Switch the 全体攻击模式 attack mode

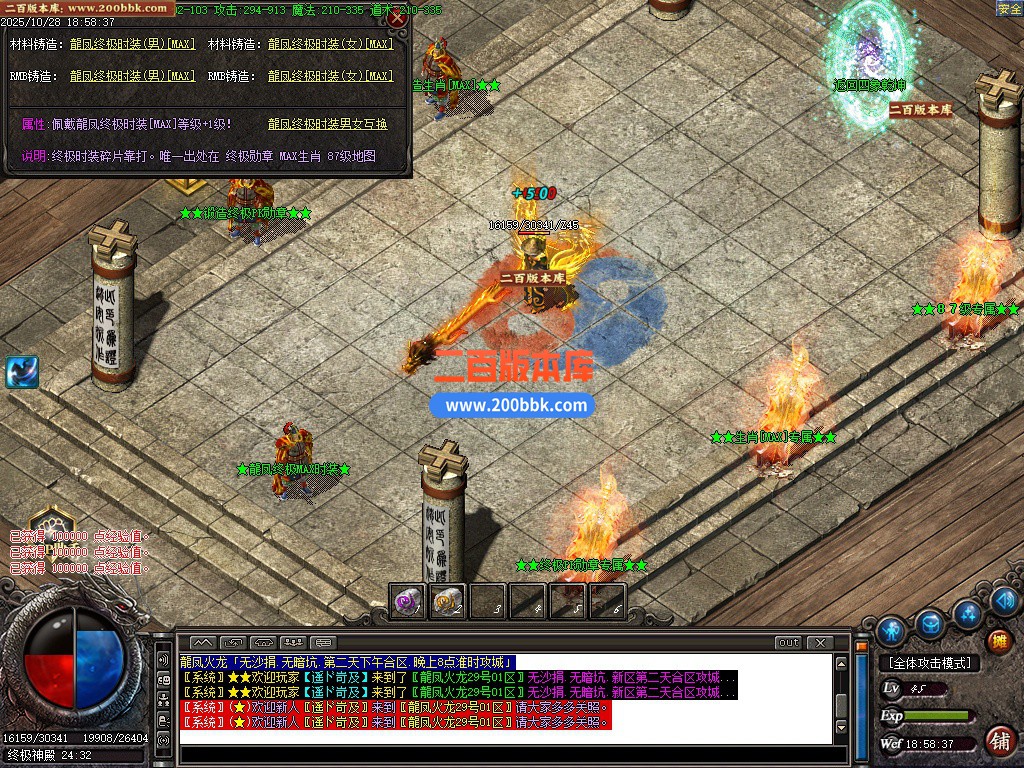click(x=929, y=663)
